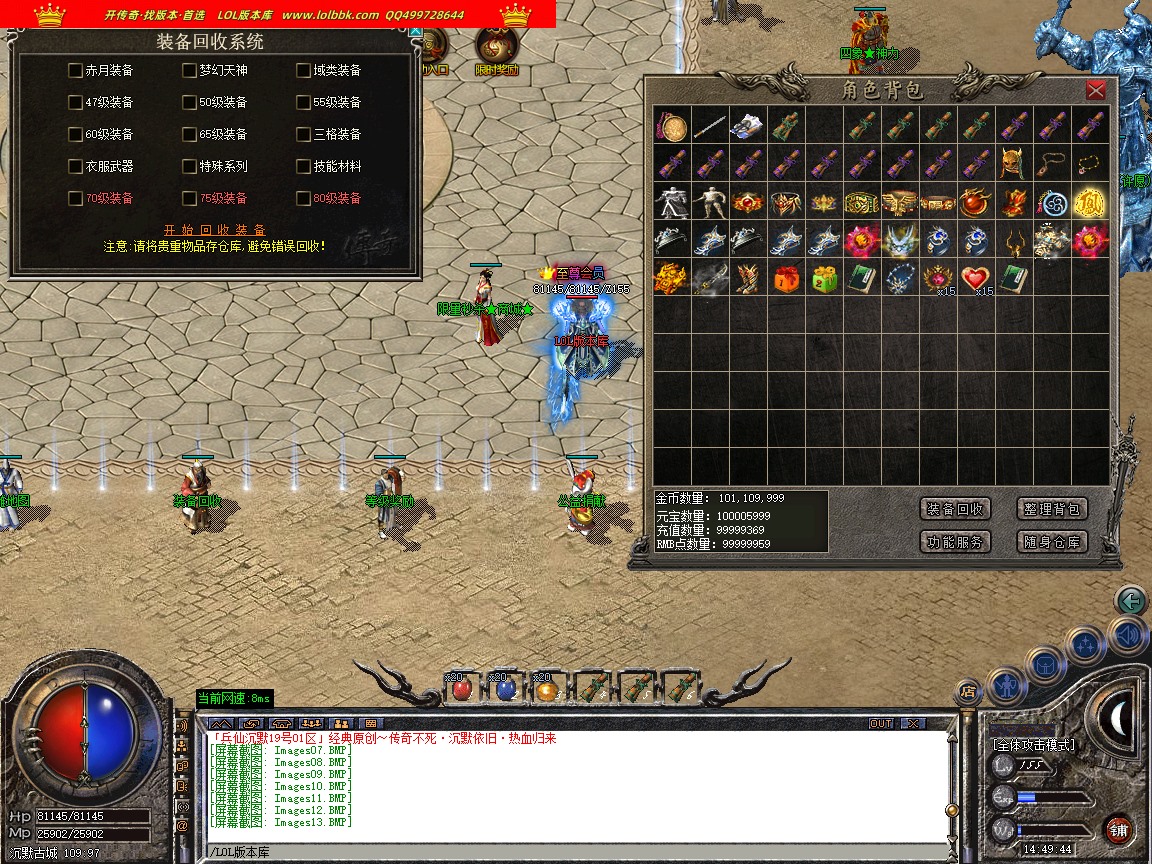Image resolution: width=1152 pixels, height=864 pixels.
Task: Use the red potion in the hotbar
Action: (x=461, y=688)
